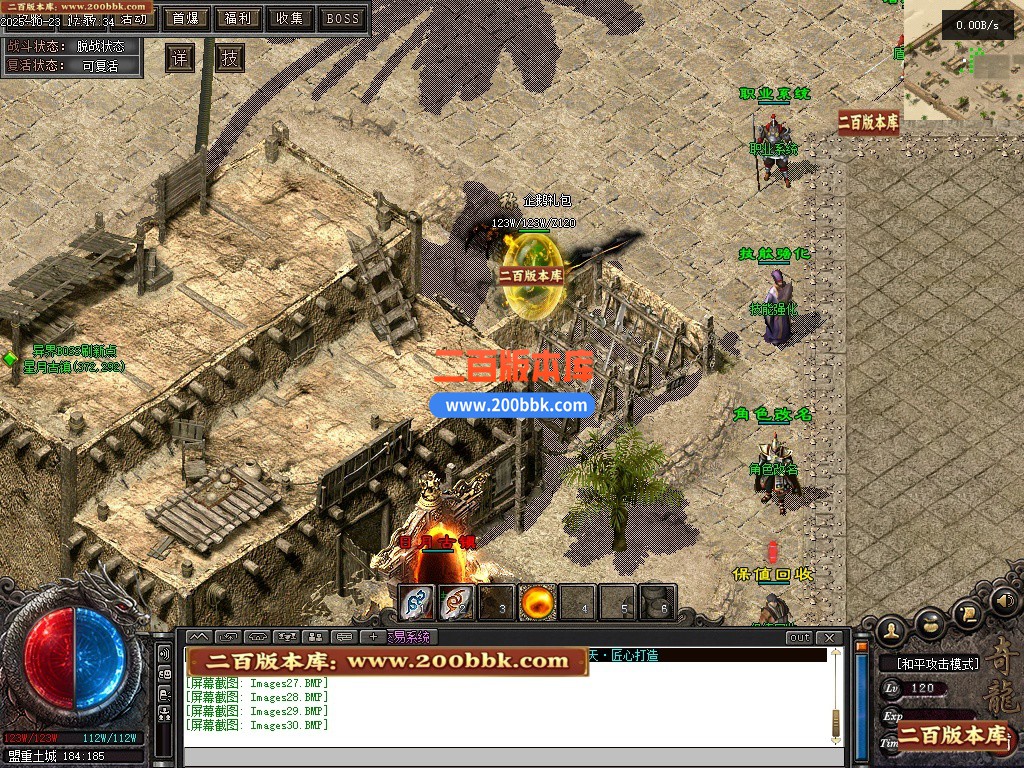
Task: Click the 详 details button
Action: [180, 58]
